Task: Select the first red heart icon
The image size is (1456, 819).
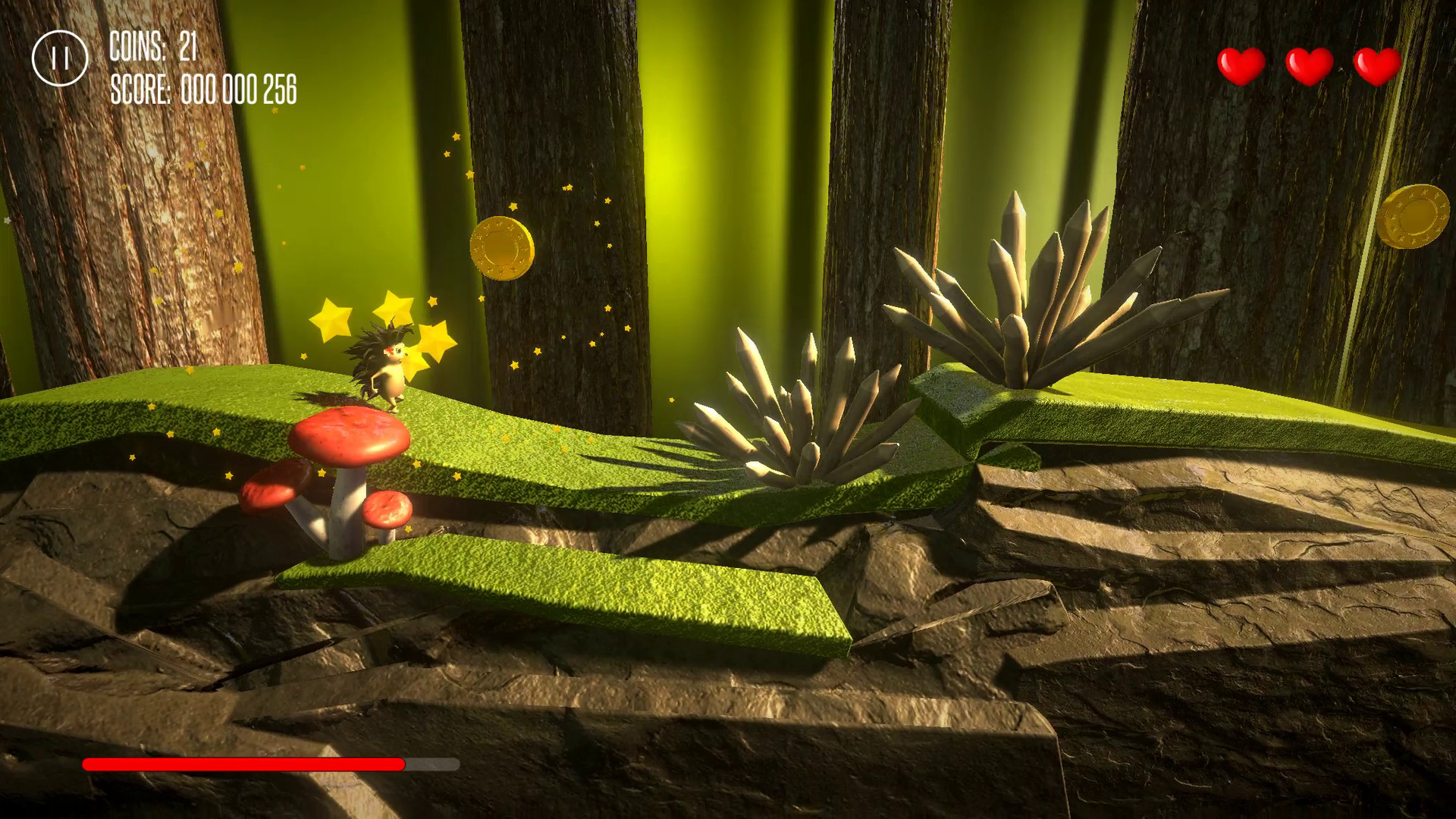Action: [x=1241, y=64]
